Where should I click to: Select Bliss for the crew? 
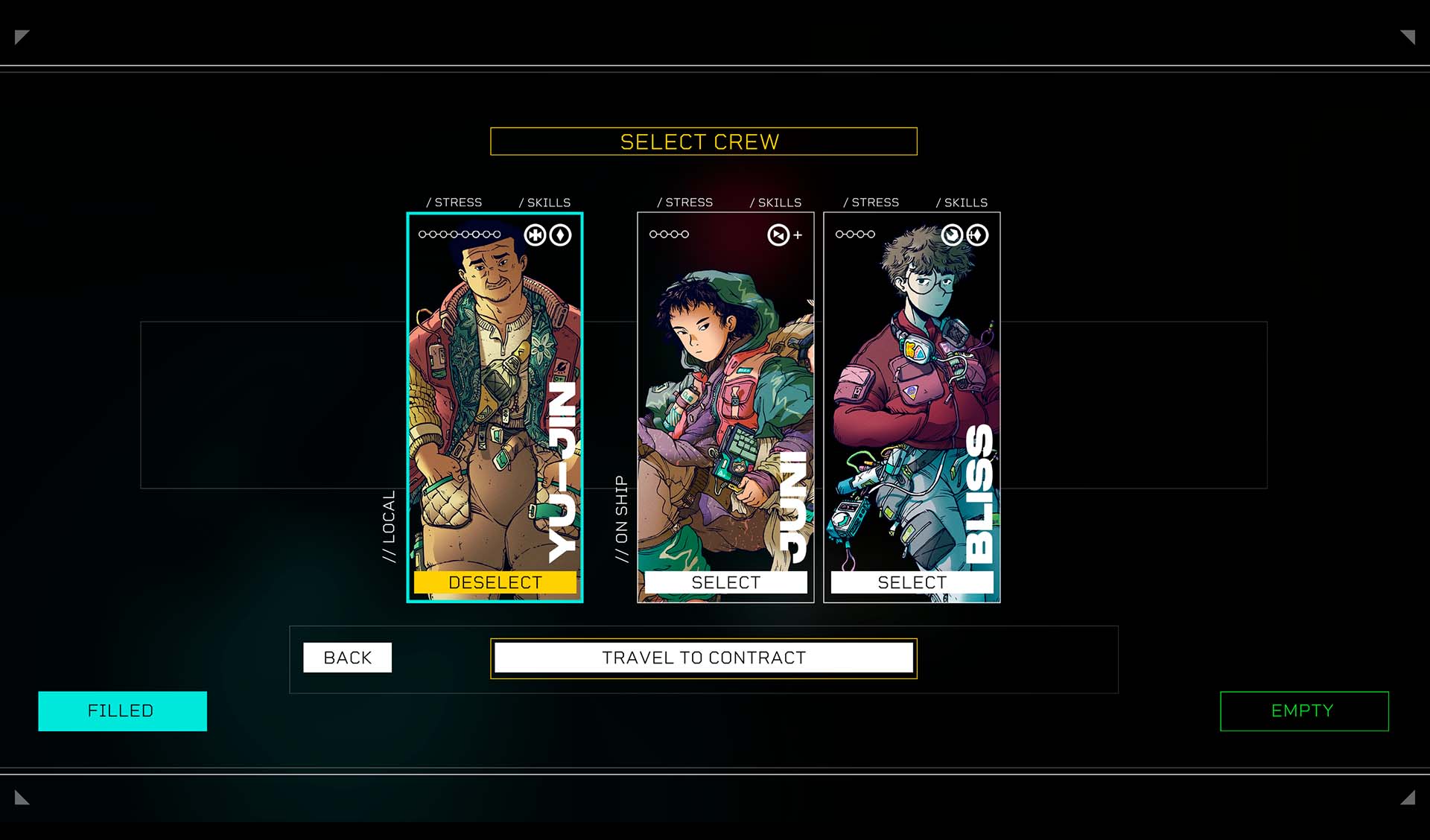[912, 582]
